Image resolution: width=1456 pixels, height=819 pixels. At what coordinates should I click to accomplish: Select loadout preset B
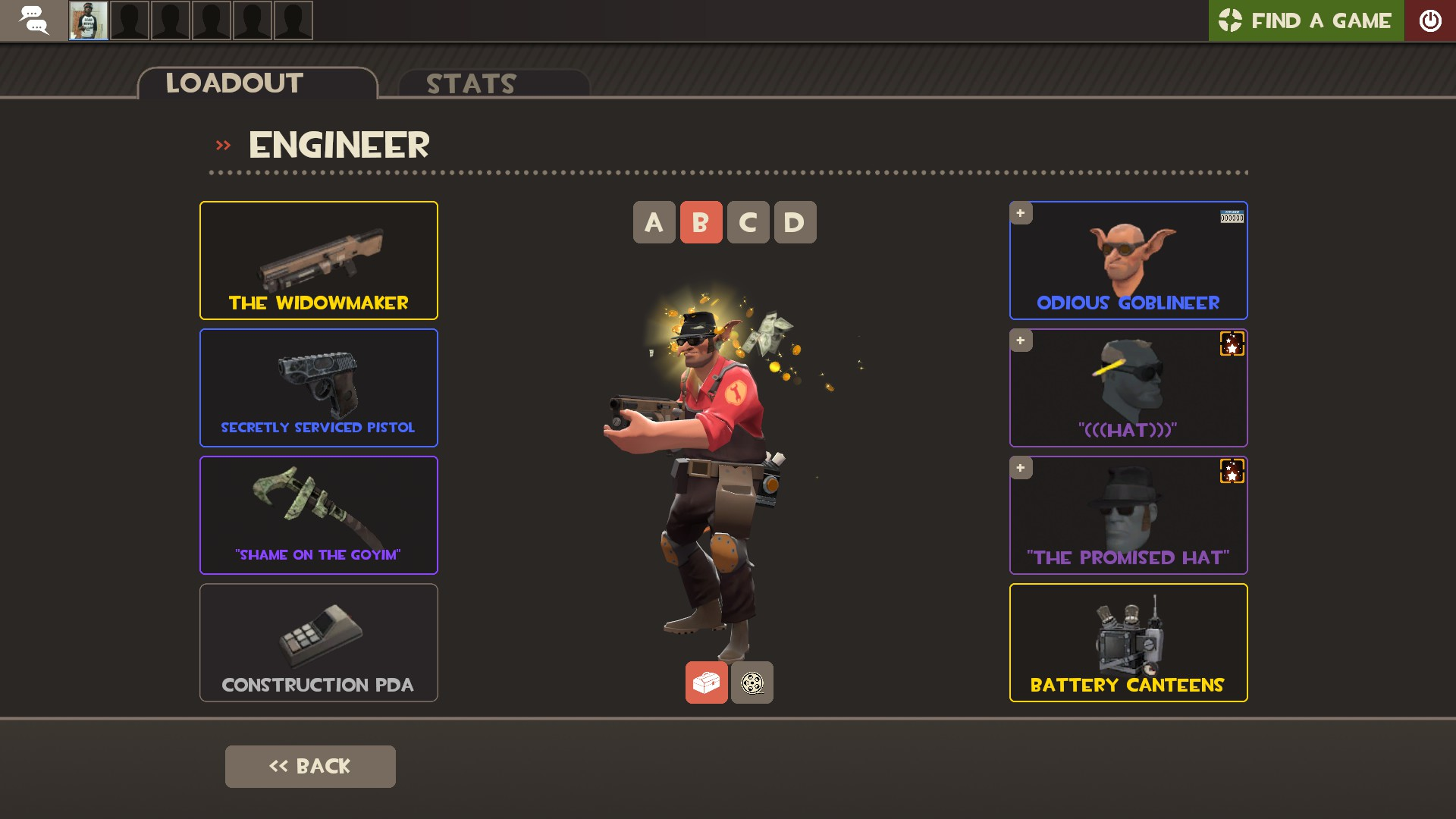(x=701, y=222)
